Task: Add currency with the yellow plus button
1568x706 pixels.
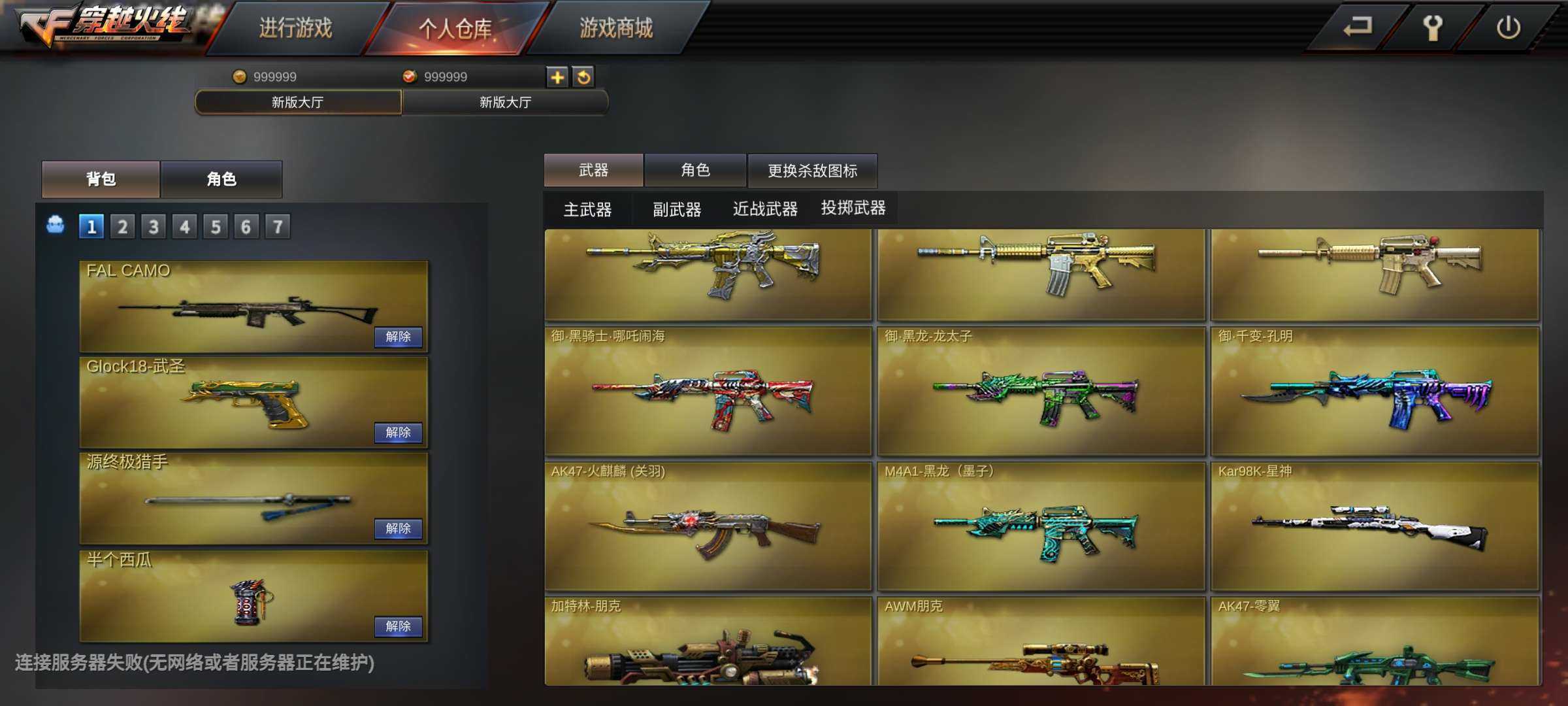Action: point(557,77)
